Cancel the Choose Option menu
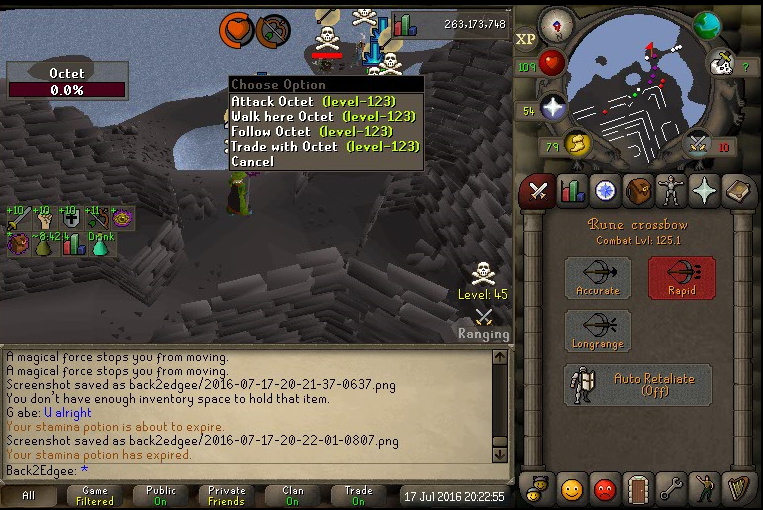Screen dimensions: 763x510 252,161
